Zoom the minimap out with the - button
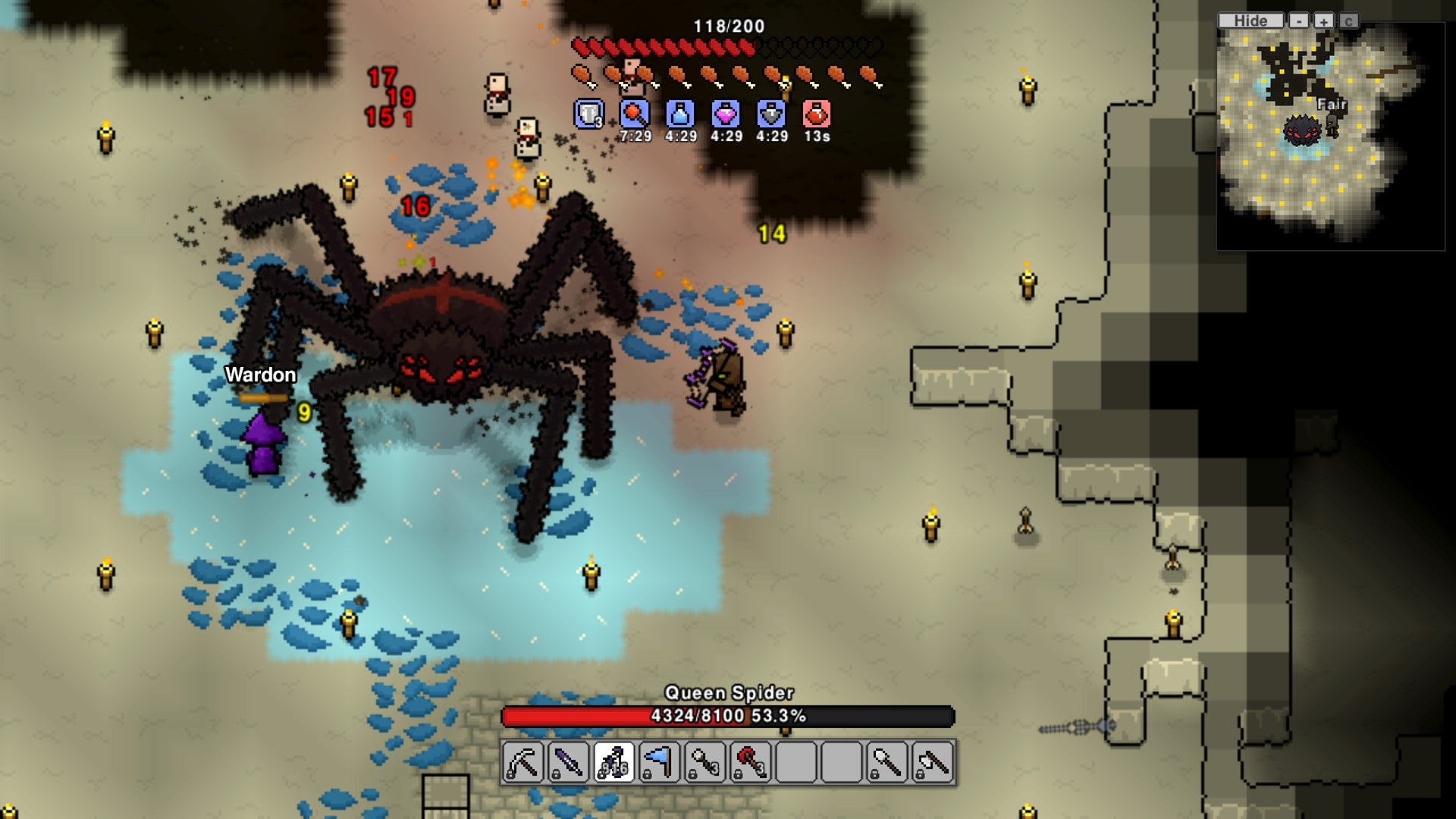Viewport: 1456px width, 819px height. 1298,20
